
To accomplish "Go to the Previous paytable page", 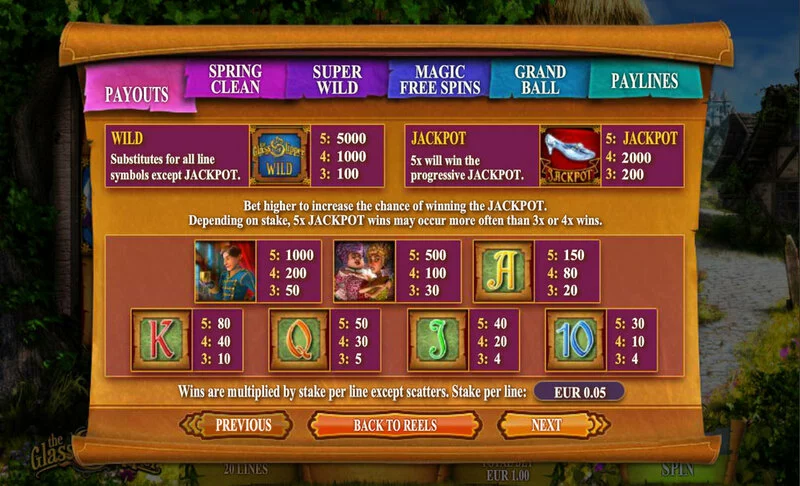I will (243, 425).
